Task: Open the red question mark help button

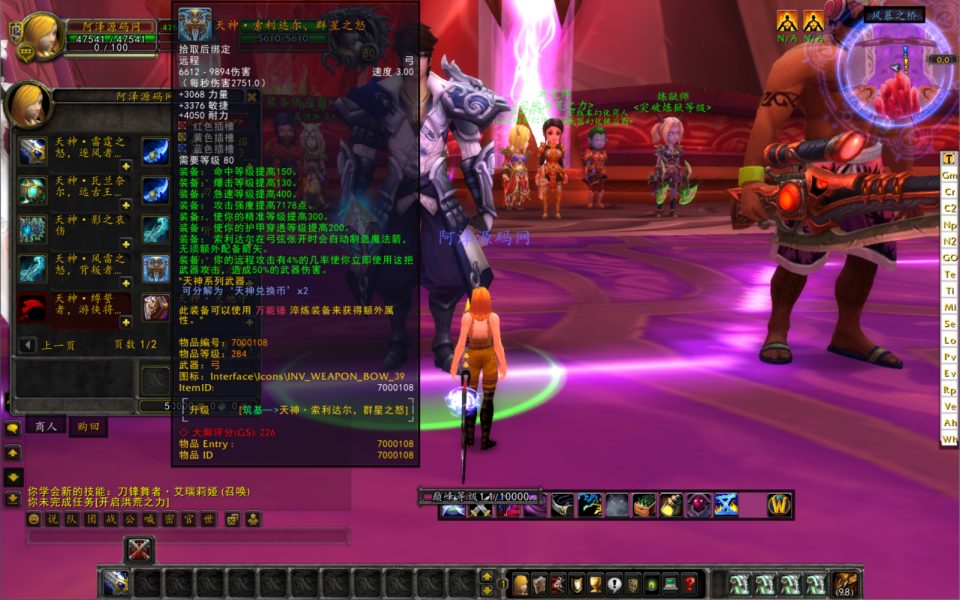Action: (689, 584)
